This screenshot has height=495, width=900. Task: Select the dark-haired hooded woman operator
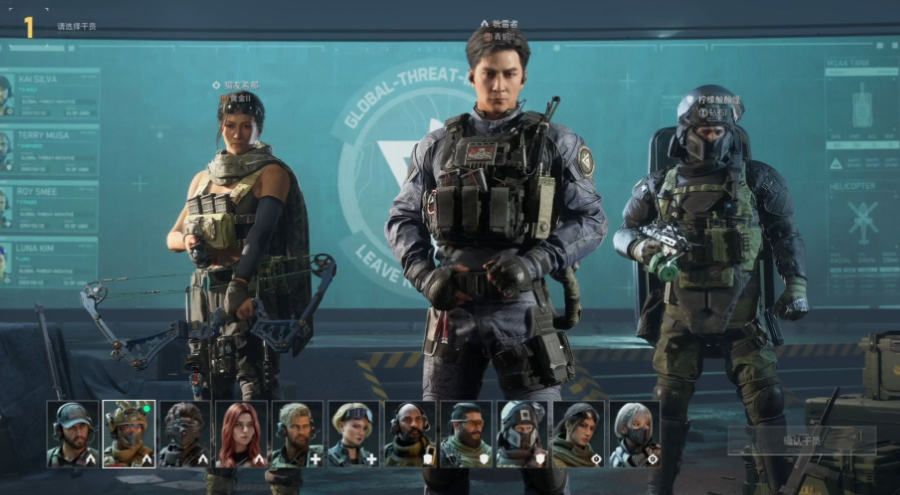[x=578, y=434]
